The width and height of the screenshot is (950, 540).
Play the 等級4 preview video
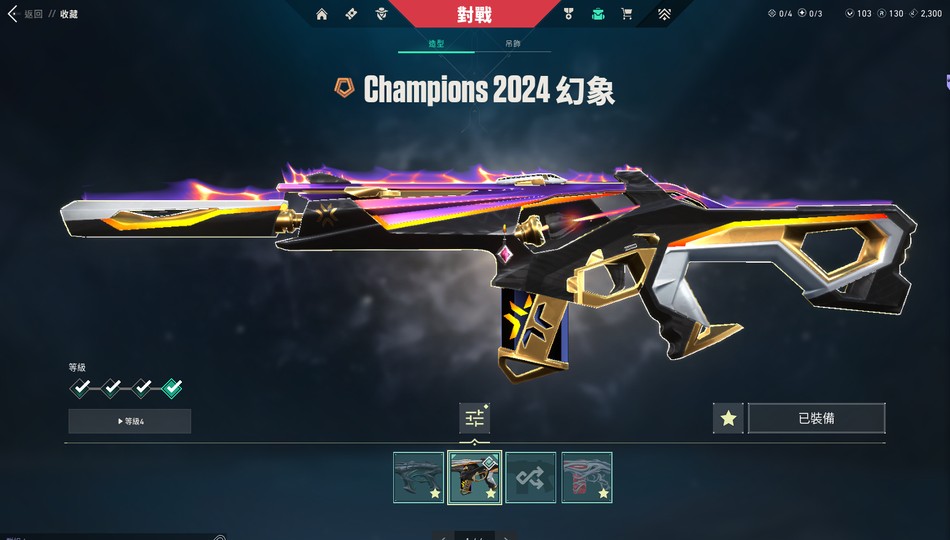point(130,421)
